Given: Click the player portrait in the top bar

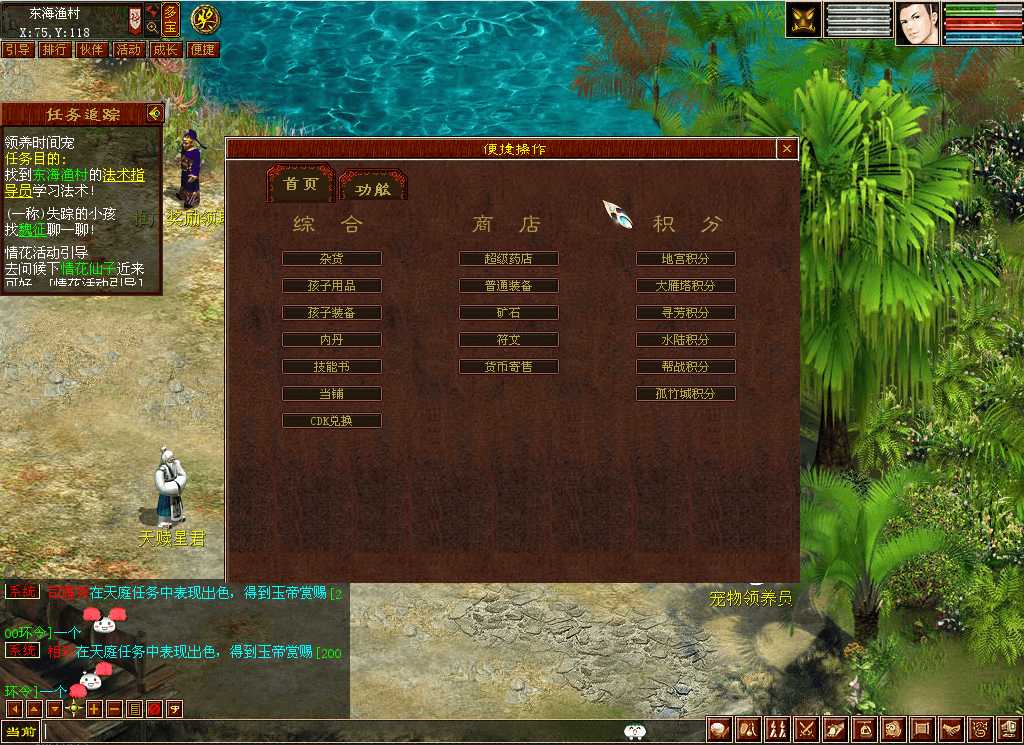Looking at the screenshot, I should [918, 22].
